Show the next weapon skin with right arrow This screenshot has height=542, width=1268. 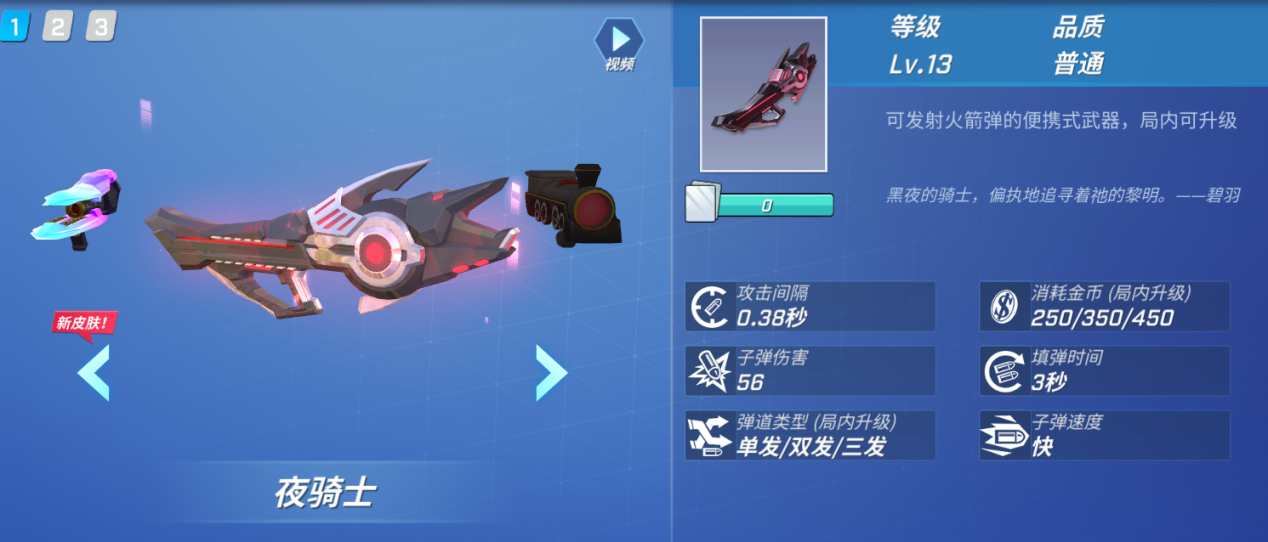tap(551, 372)
